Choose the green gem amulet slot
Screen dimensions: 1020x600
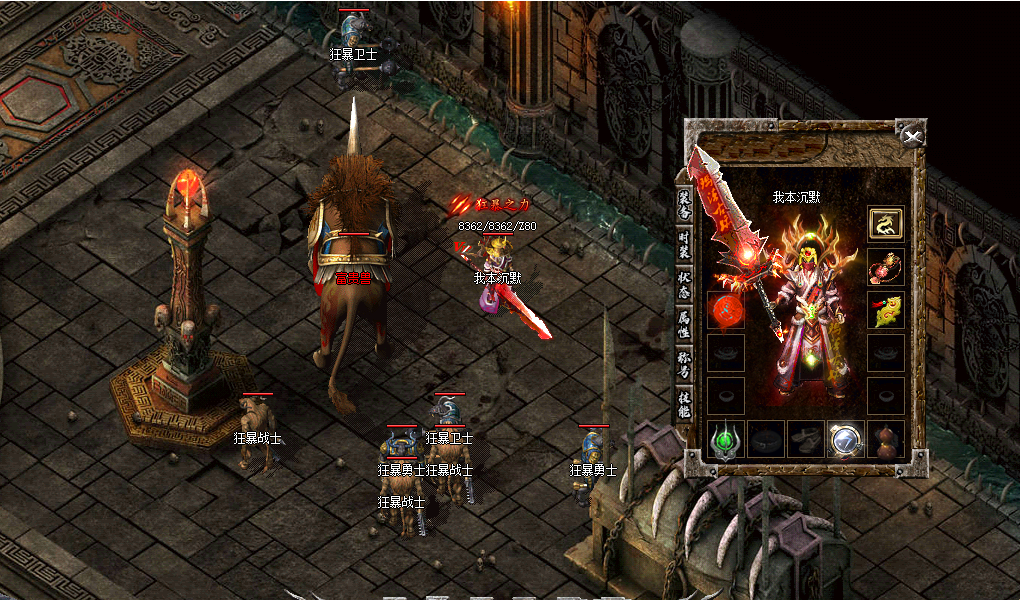[725, 439]
